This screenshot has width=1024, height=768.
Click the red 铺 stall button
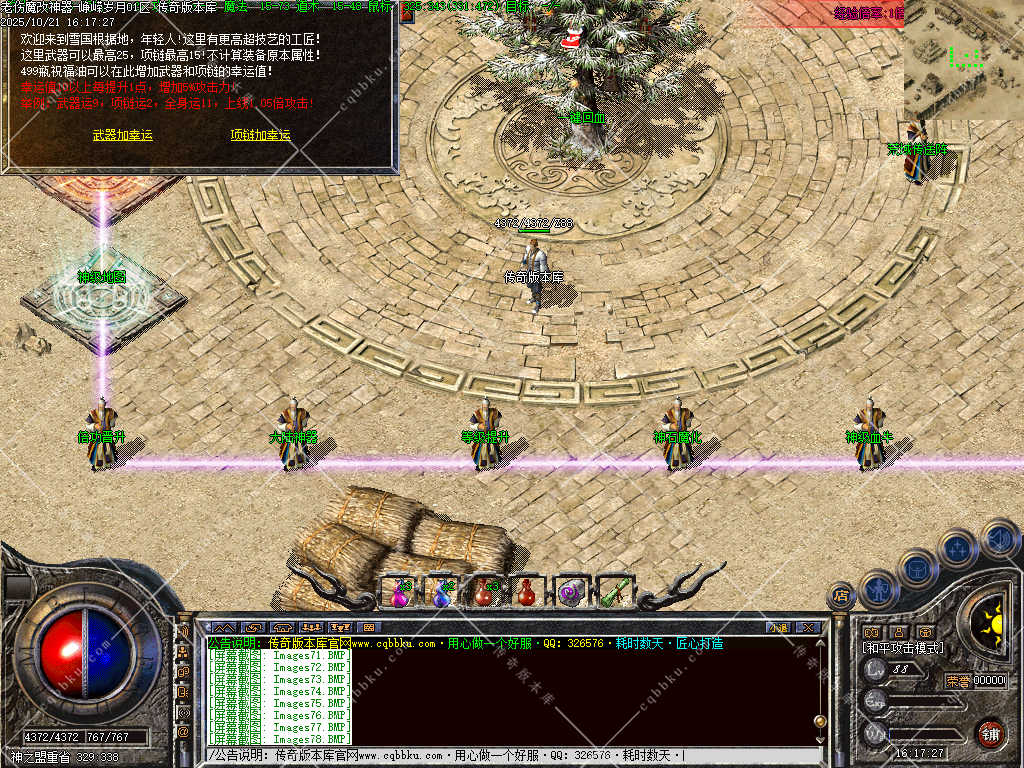point(990,733)
